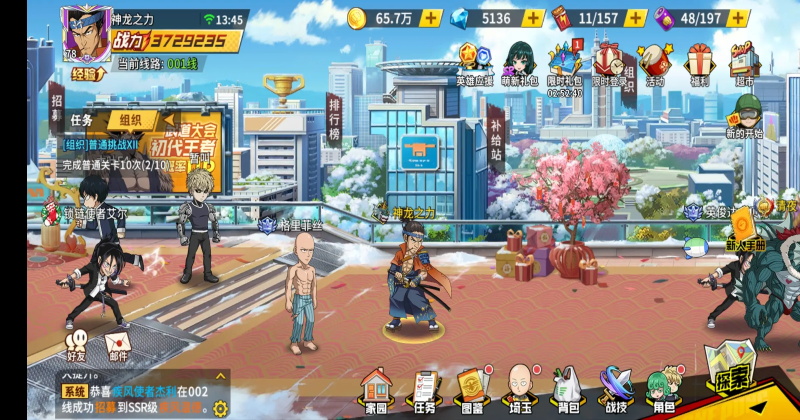Buy more blue diamonds
Screen dimensions: 800x420
pyautogui.click(x=533, y=18)
